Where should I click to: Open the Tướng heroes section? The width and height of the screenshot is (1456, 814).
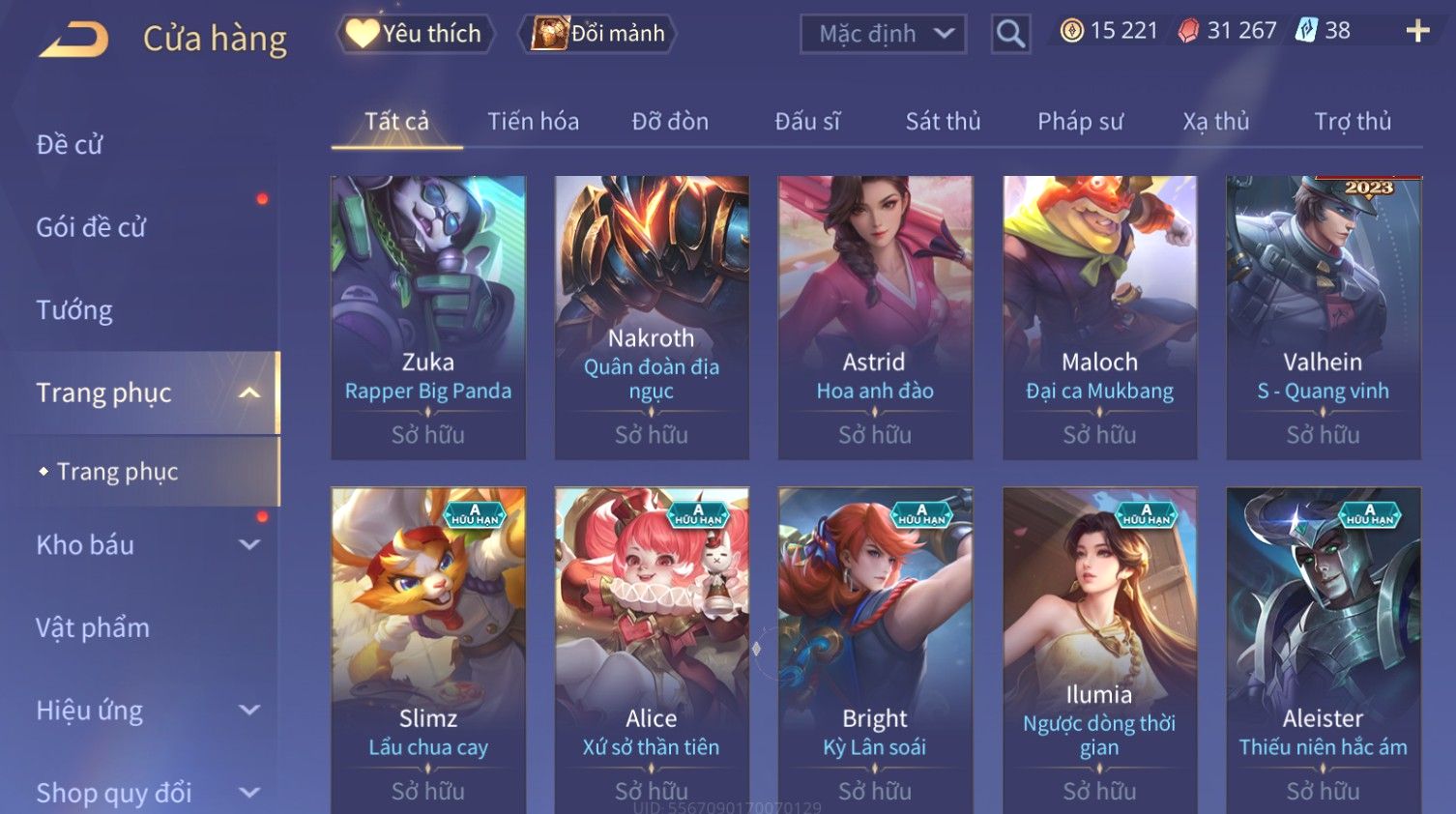click(x=74, y=310)
